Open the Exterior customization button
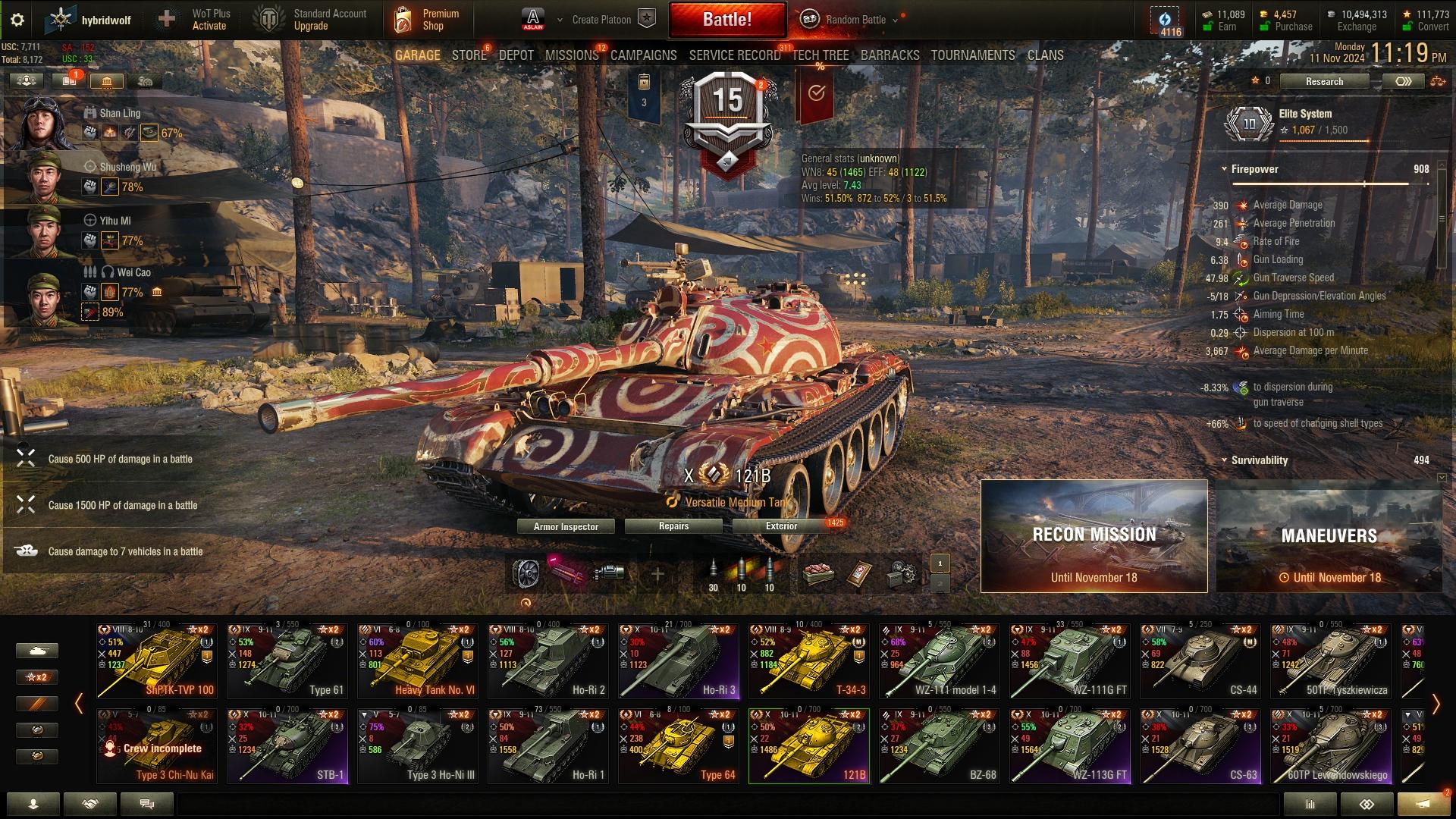The width and height of the screenshot is (1456, 819). [x=781, y=526]
